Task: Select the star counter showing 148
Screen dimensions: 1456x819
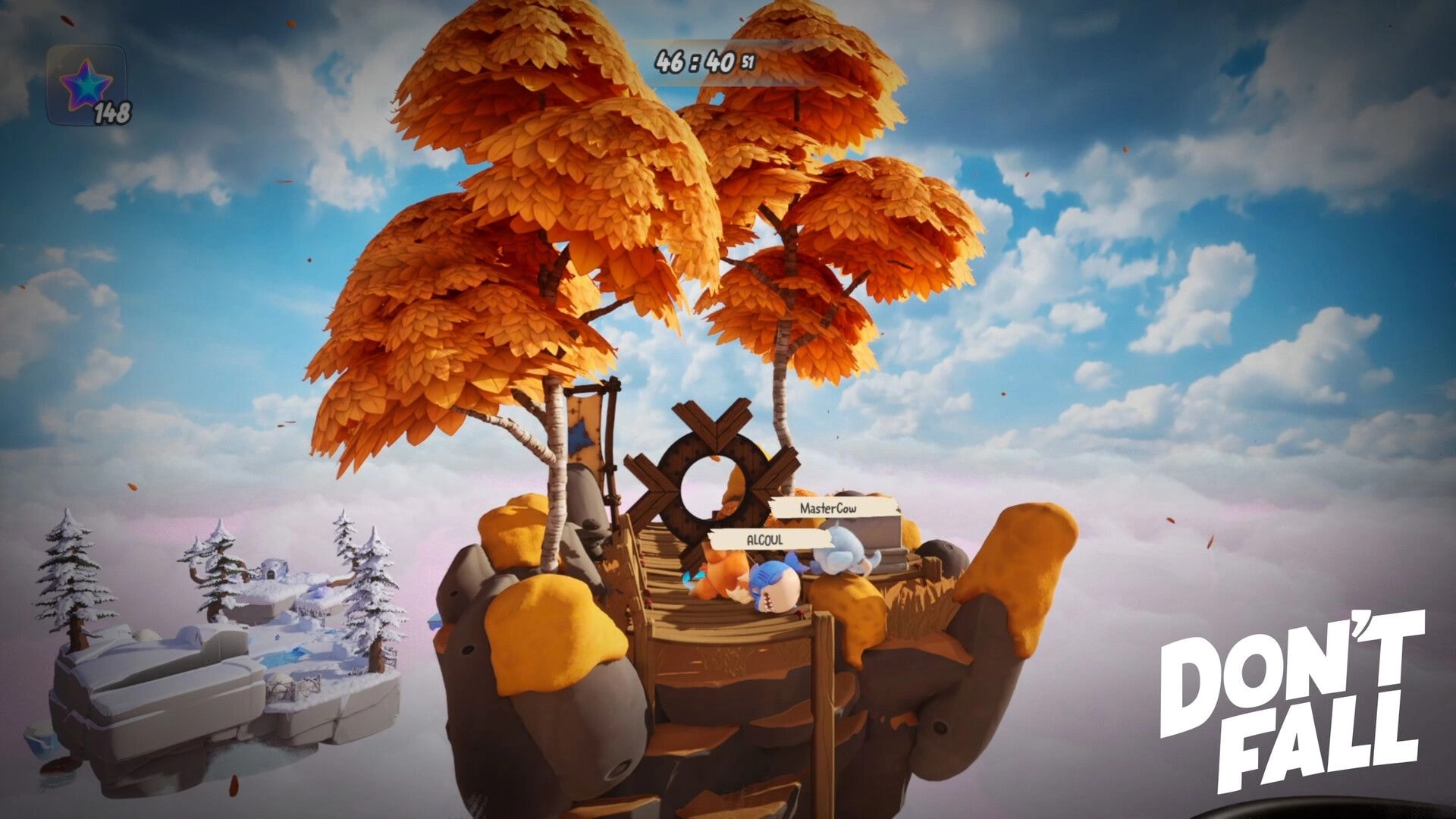Action: pyautogui.click(x=114, y=111)
